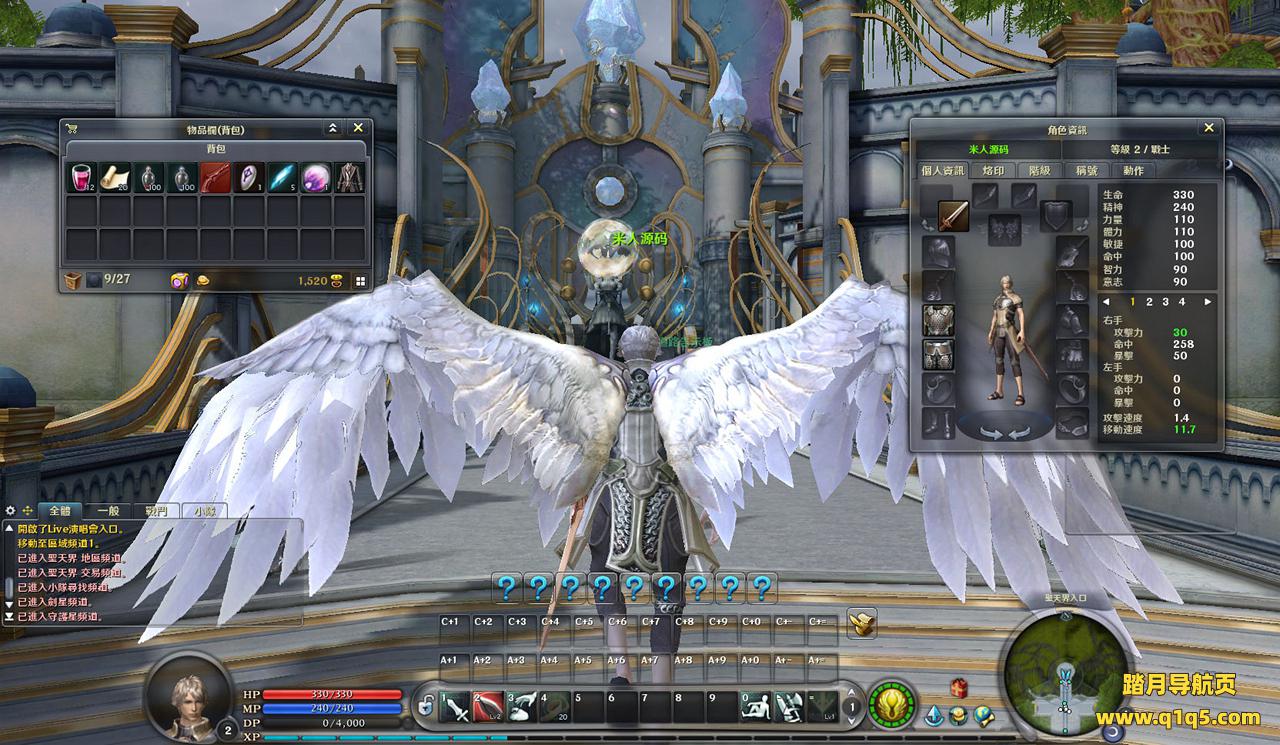Use the sword attack skill in hotbar slot 1
1280x745 pixels.
click(x=456, y=706)
